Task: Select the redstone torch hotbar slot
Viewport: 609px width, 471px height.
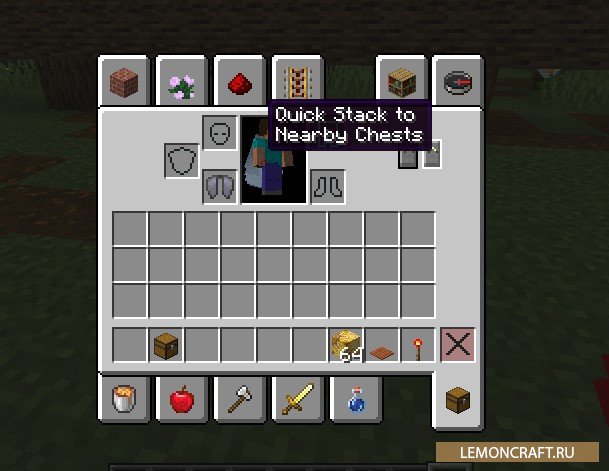Action: tap(418, 346)
